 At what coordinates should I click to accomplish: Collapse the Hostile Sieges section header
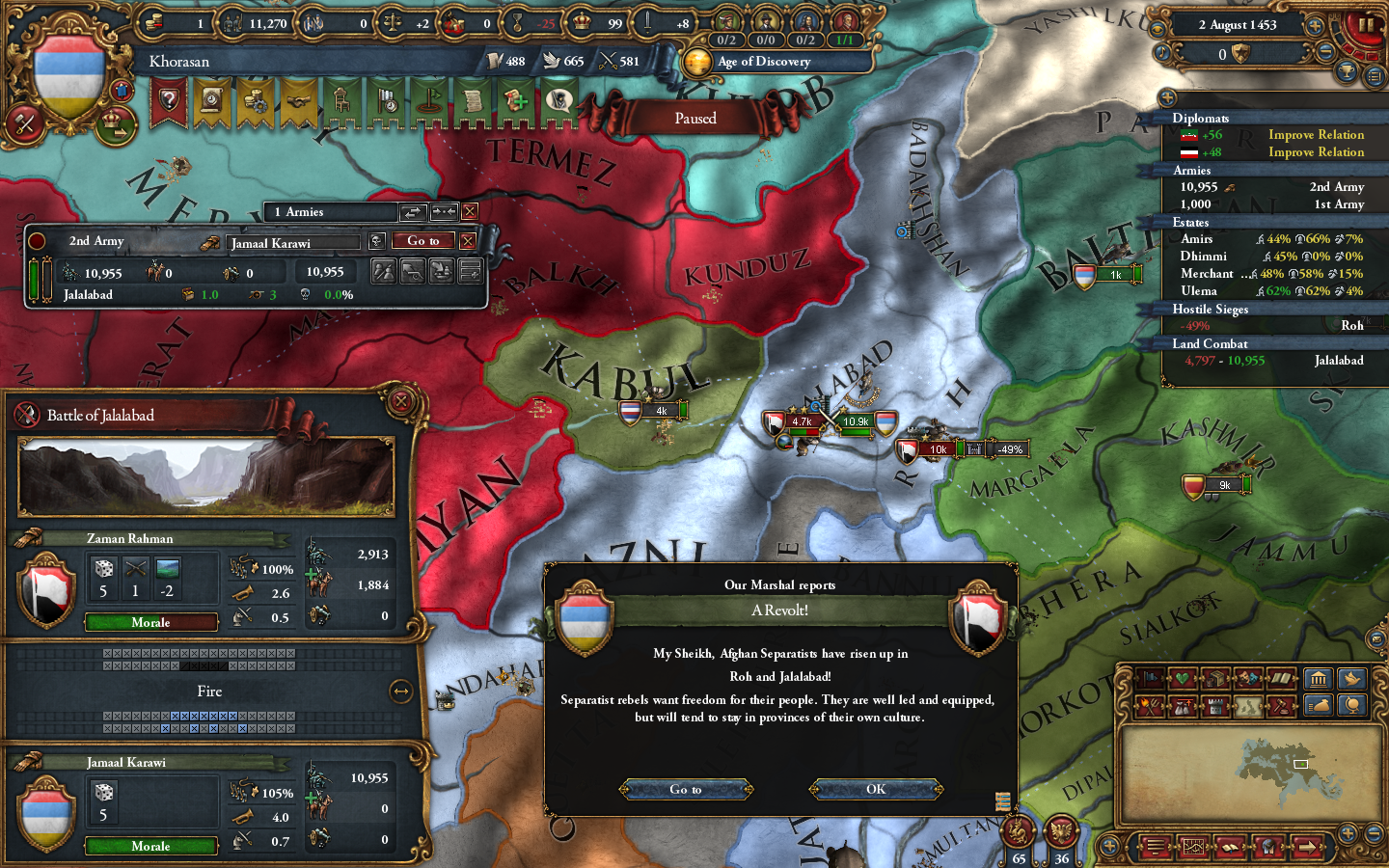tap(1211, 310)
